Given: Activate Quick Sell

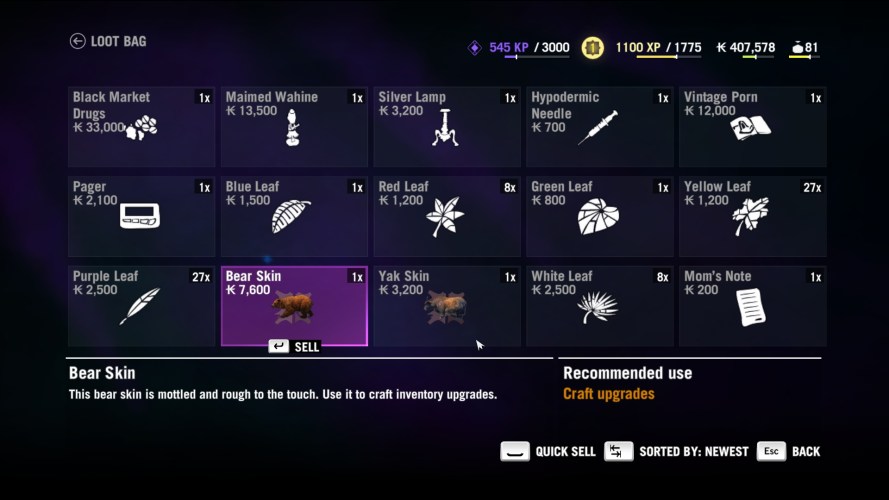Looking at the screenshot, I should (x=548, y=451).
